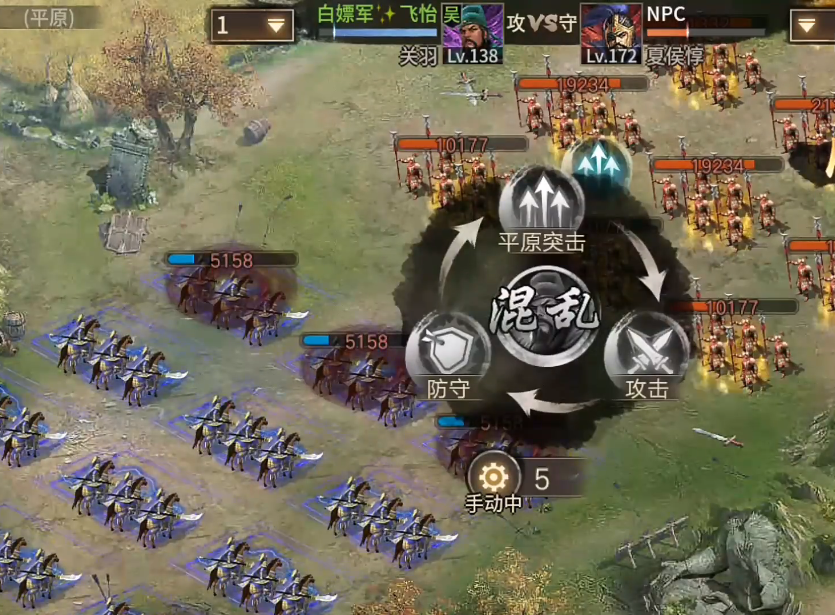Click 夏侯惇's NPC general portrait
835x615 pixels.
(610, 32)
